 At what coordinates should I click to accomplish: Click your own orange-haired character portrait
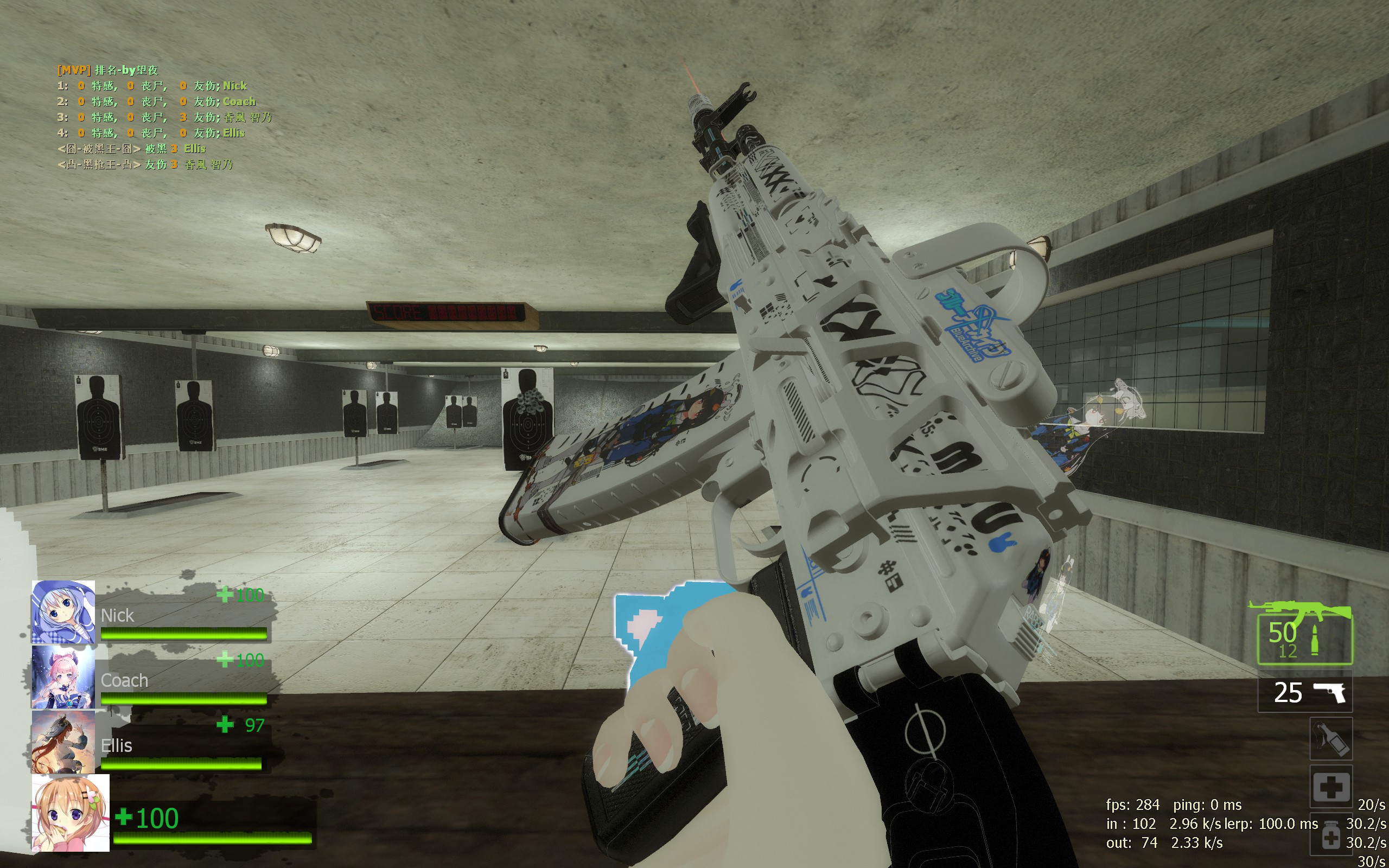pyautogui.click(x=71, y=813)
